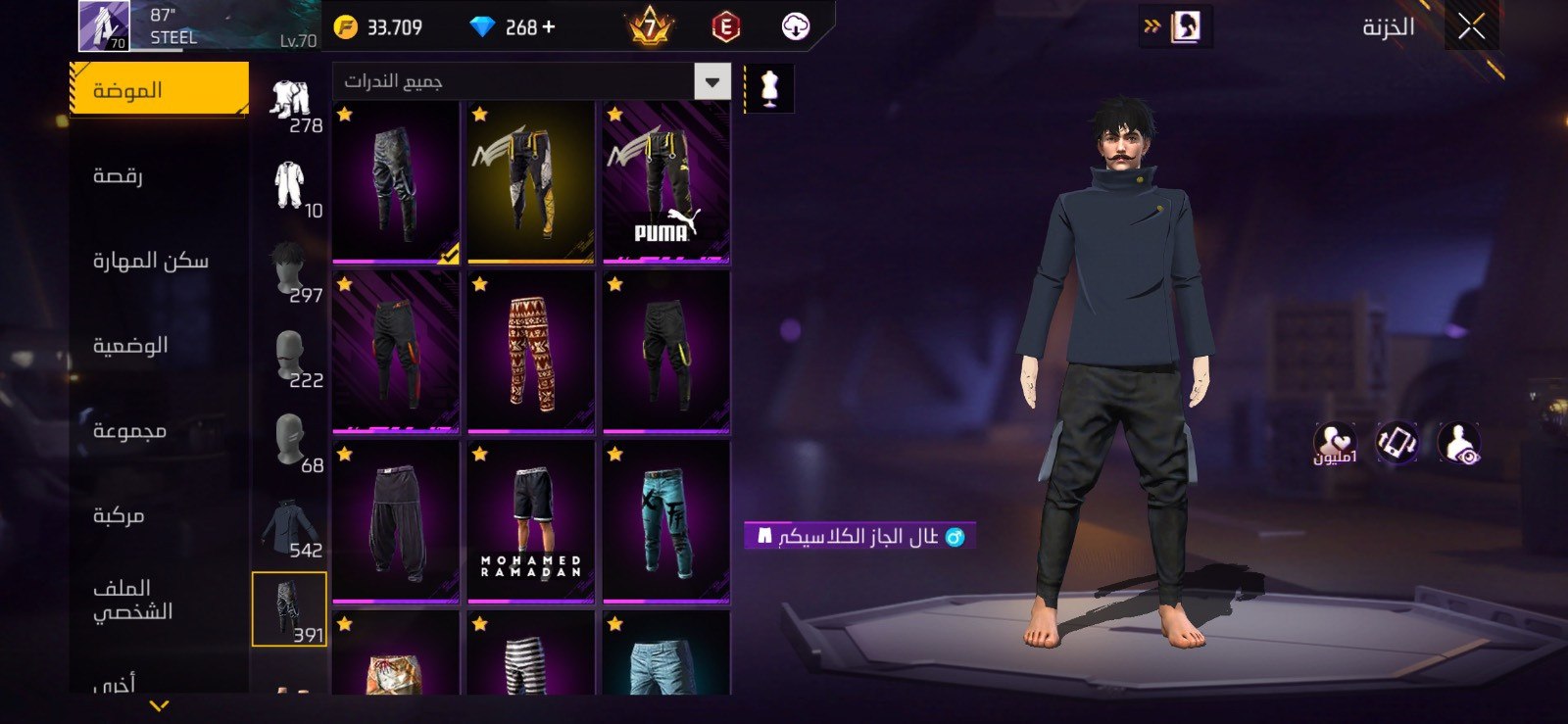Select the Fashion (الموضة) tab
The width and height of the screenshot is (1568, 724).
pos(159,90)
